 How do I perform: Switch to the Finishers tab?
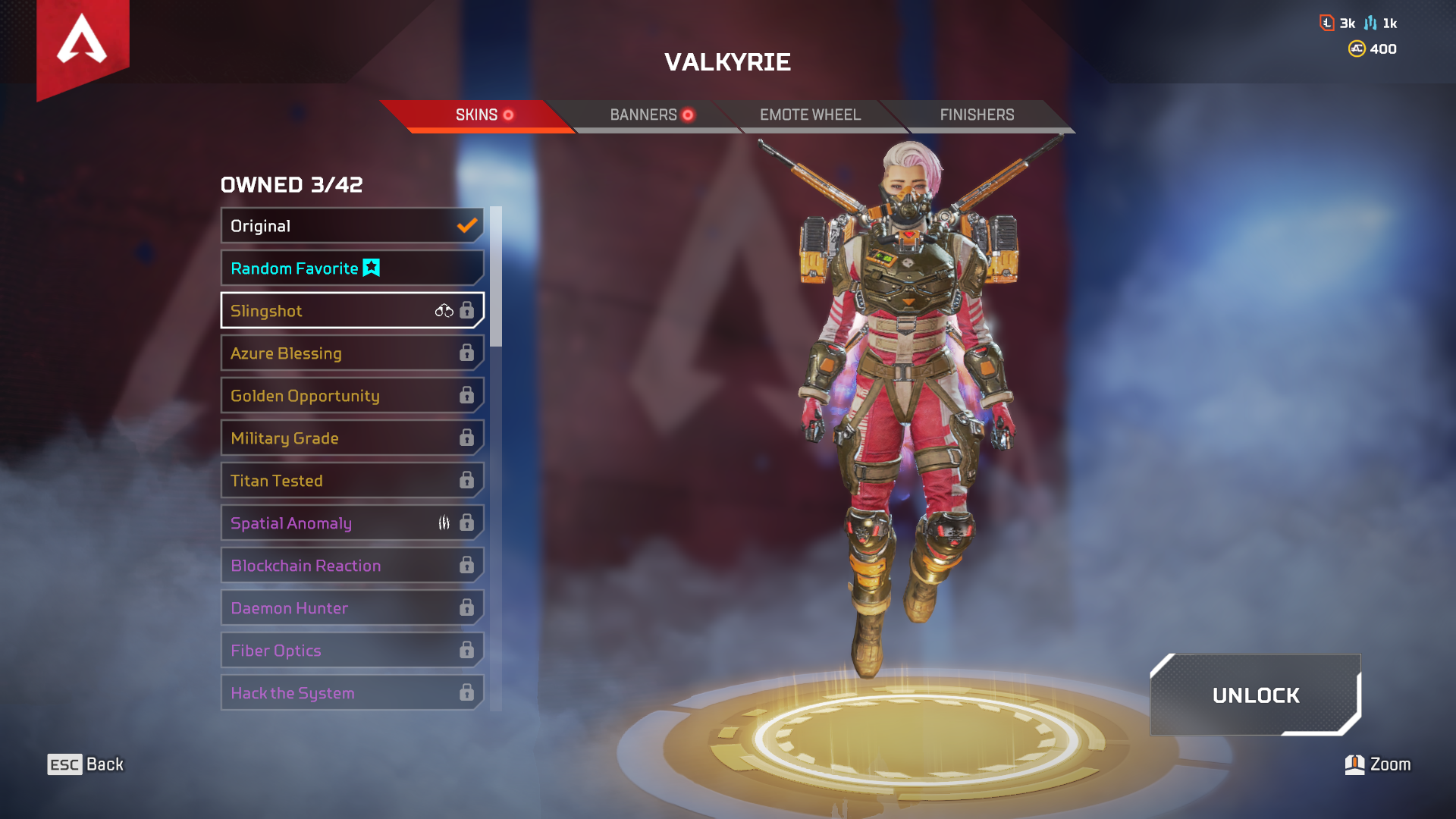[977, 115]
